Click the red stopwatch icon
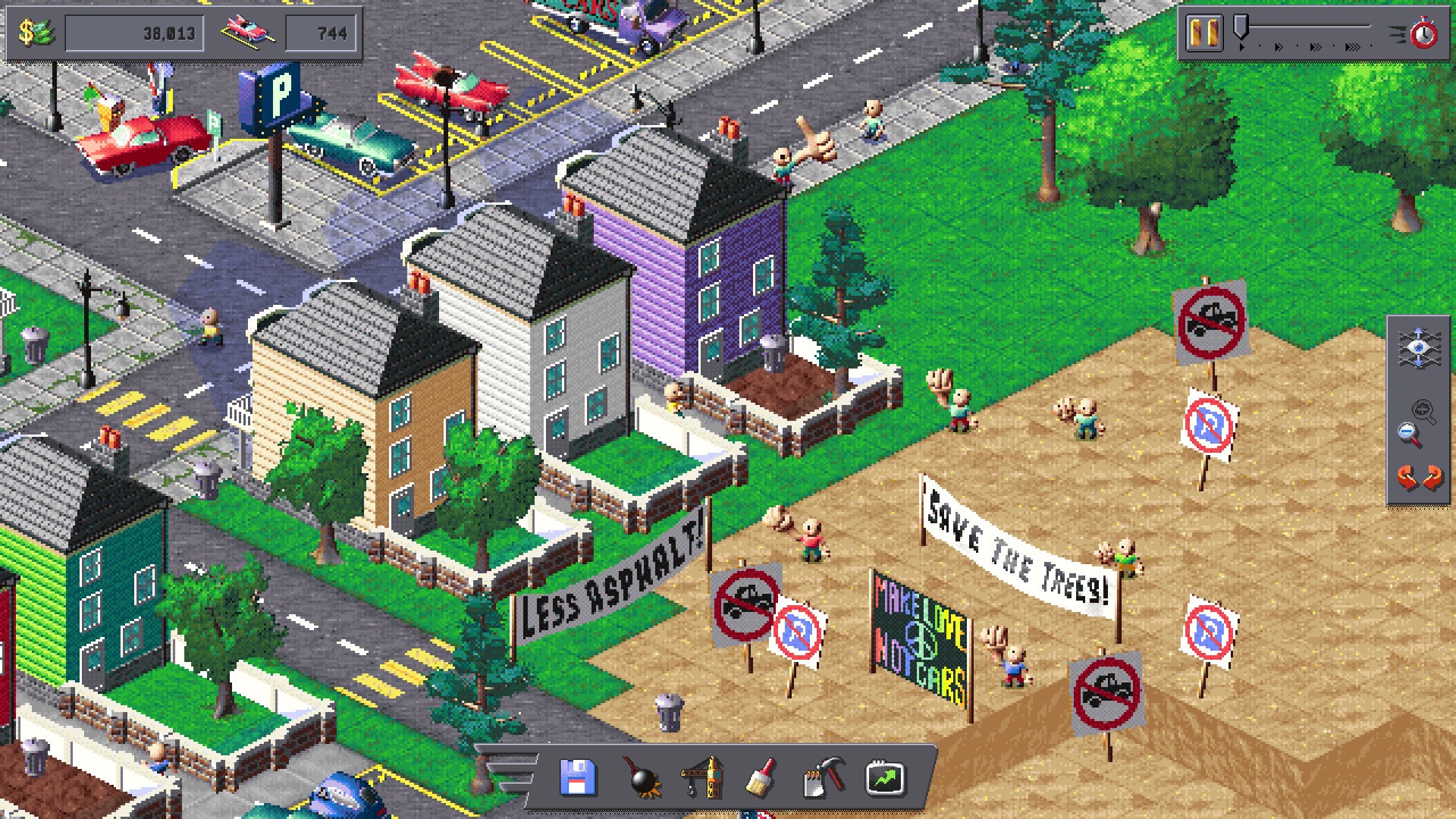The height and width of the screenshot is (819, 1456). [x=1423, y=34]
